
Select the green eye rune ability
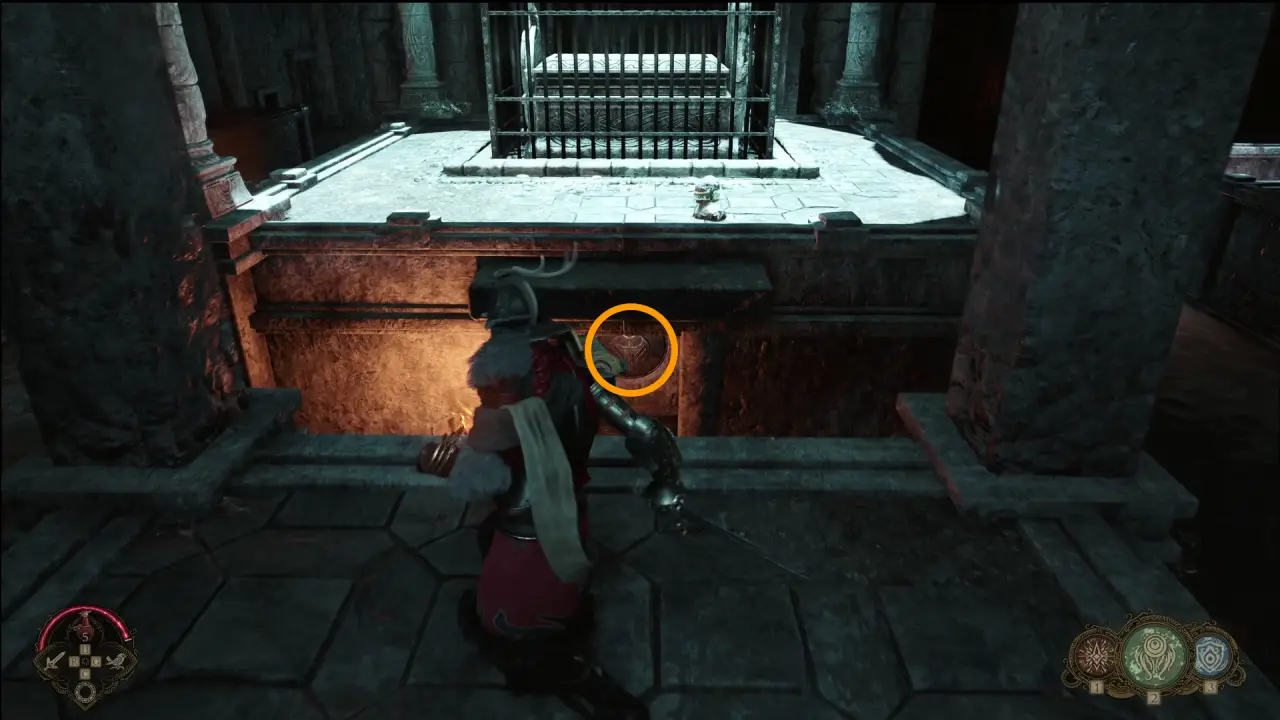point(1152,656)
